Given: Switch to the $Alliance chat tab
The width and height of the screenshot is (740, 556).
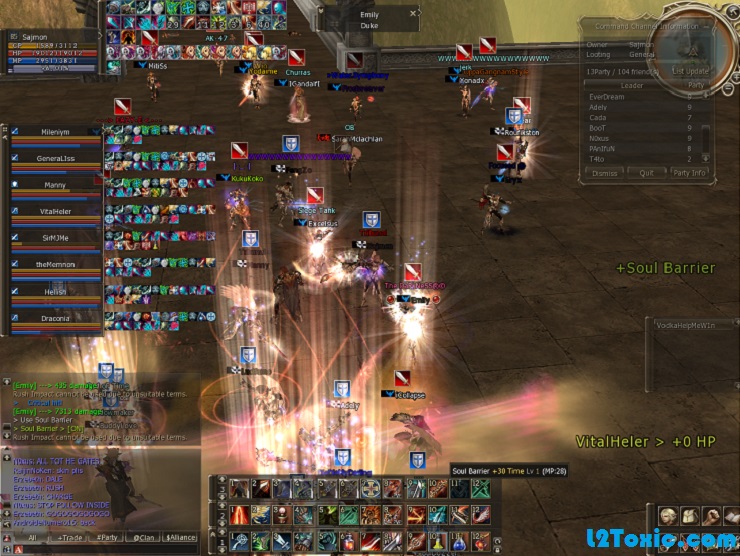Looking at the screenshot, I should pyautogui.click(x=180, y=537).
